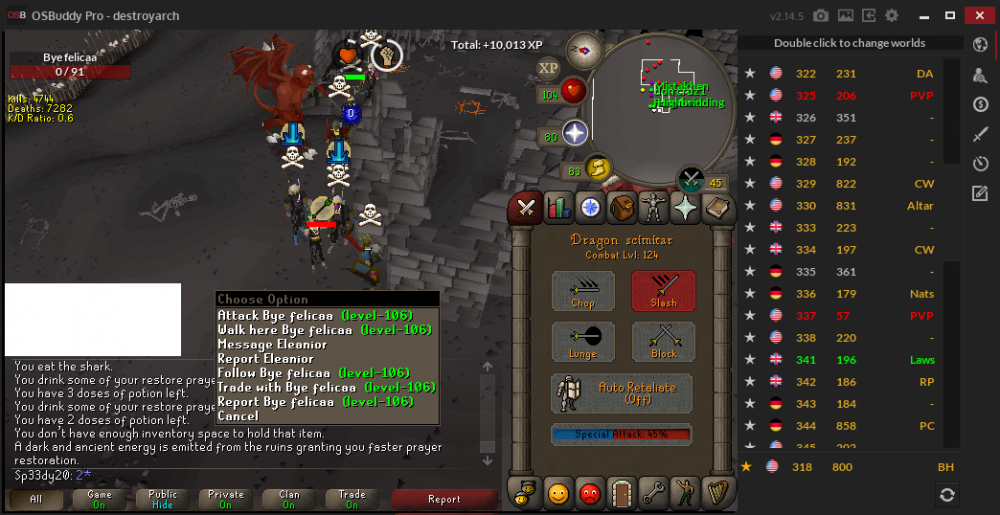Image resolution: width=1000 pixels, height=515 pixels.
Task: Cancel the Choose Option menu
Action: click(238, 416)
